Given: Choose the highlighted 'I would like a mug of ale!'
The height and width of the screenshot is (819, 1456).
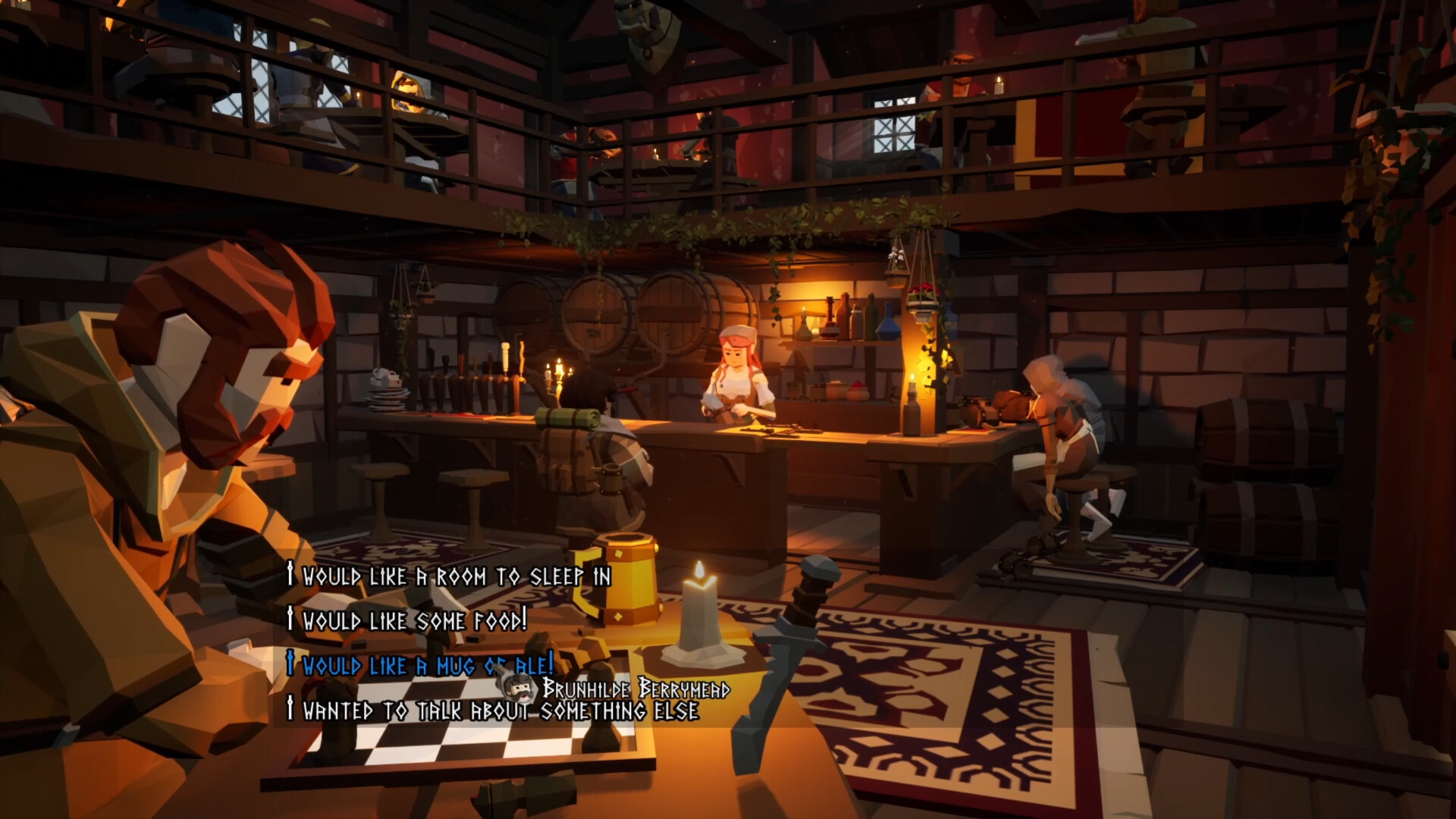Looking at the screenshot, I should [419, 665].
